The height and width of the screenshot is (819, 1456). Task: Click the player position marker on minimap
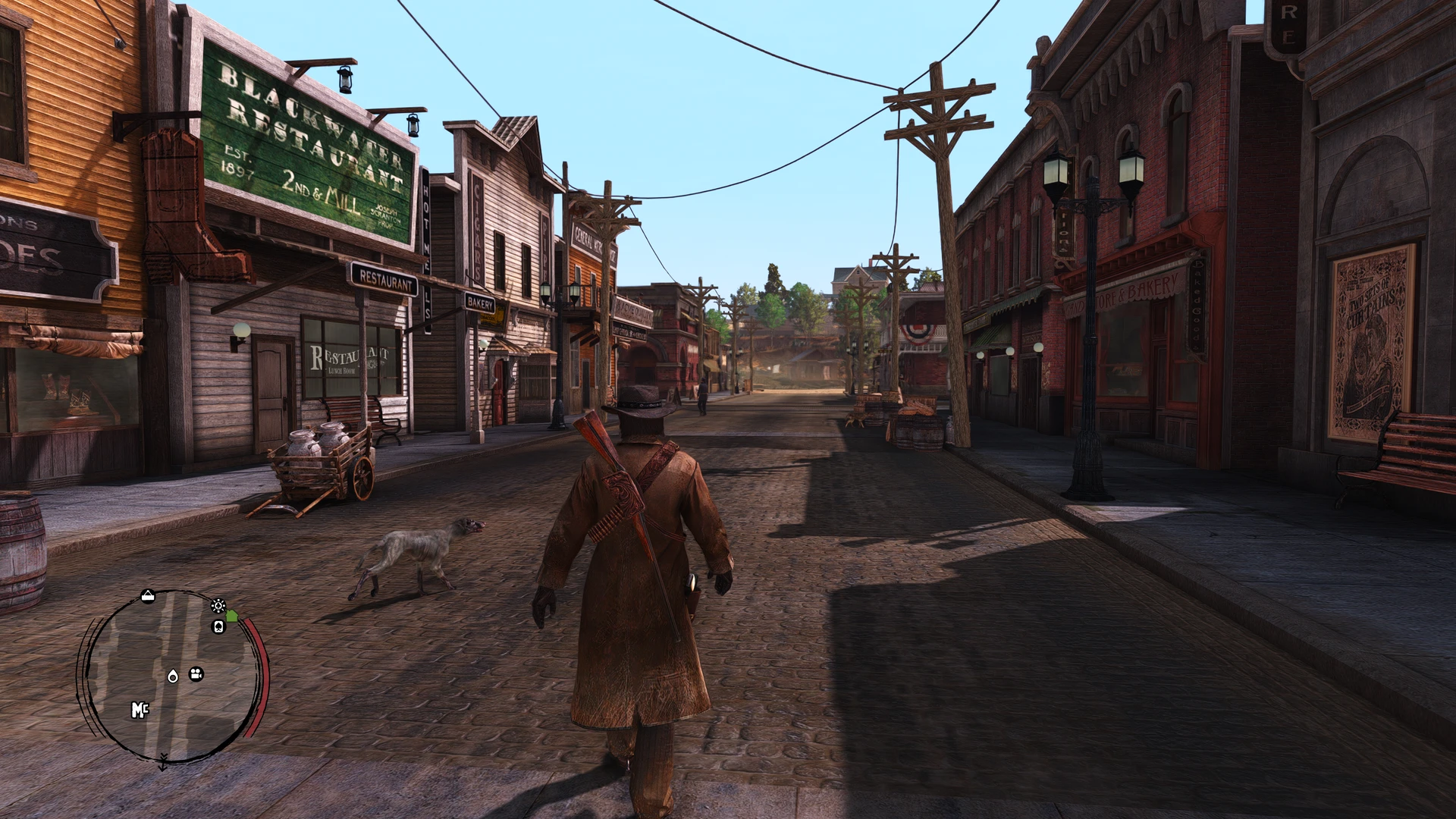173,676
